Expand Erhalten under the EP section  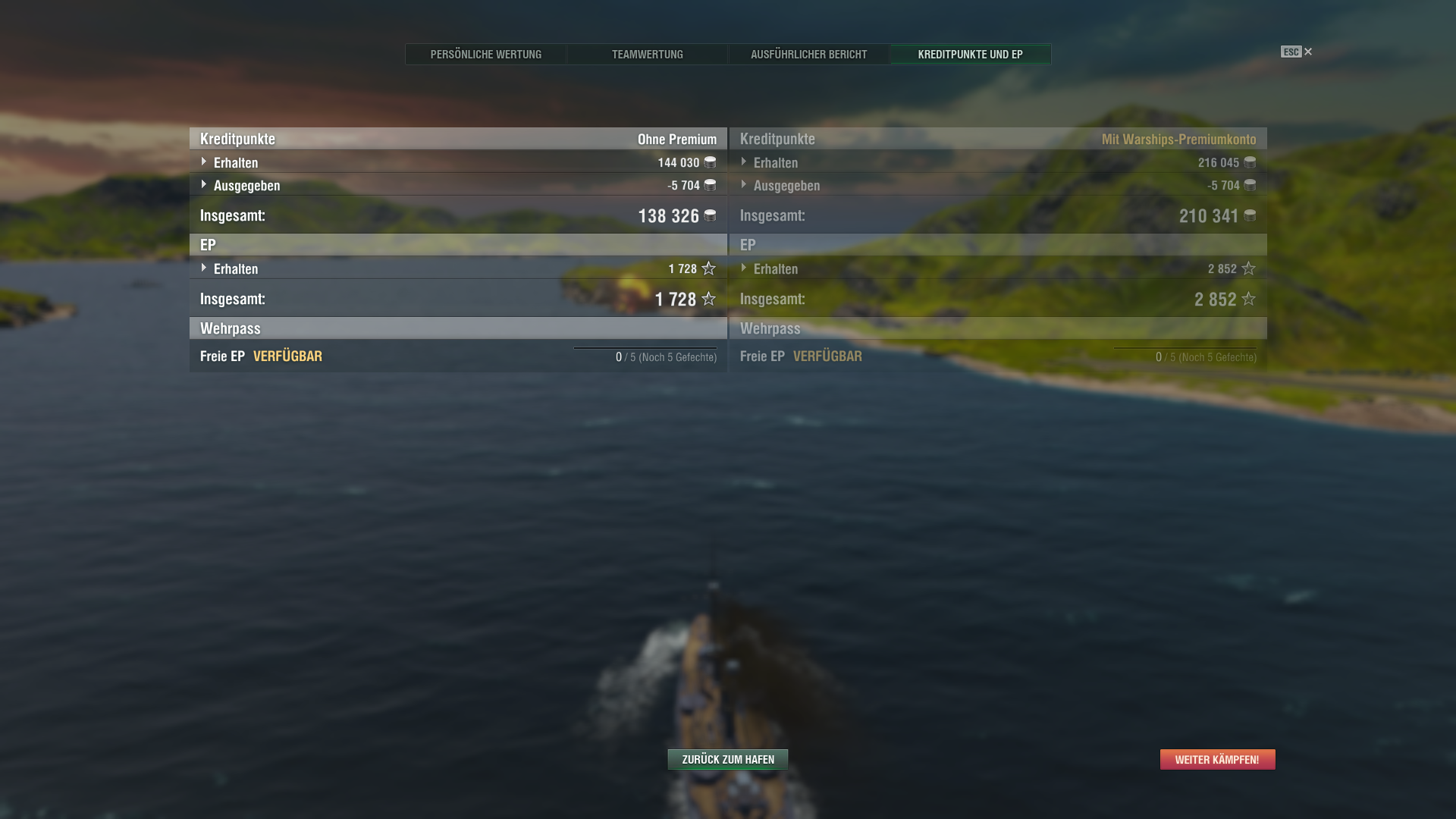(x=204, y=268)
